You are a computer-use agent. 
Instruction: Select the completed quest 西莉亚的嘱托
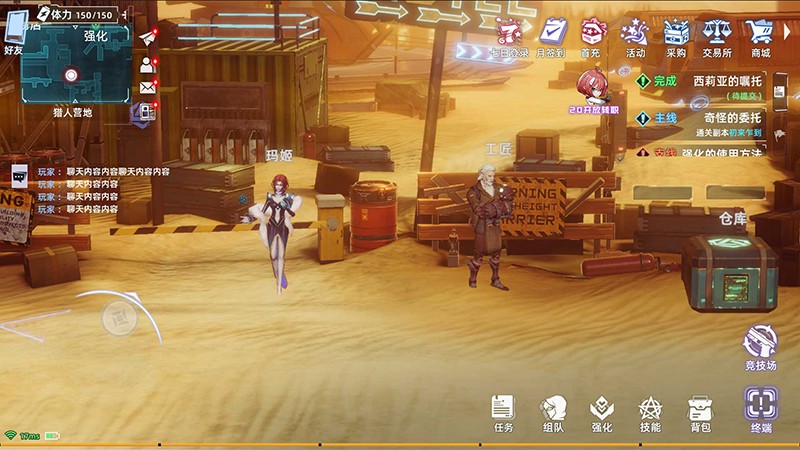(710, 85)
